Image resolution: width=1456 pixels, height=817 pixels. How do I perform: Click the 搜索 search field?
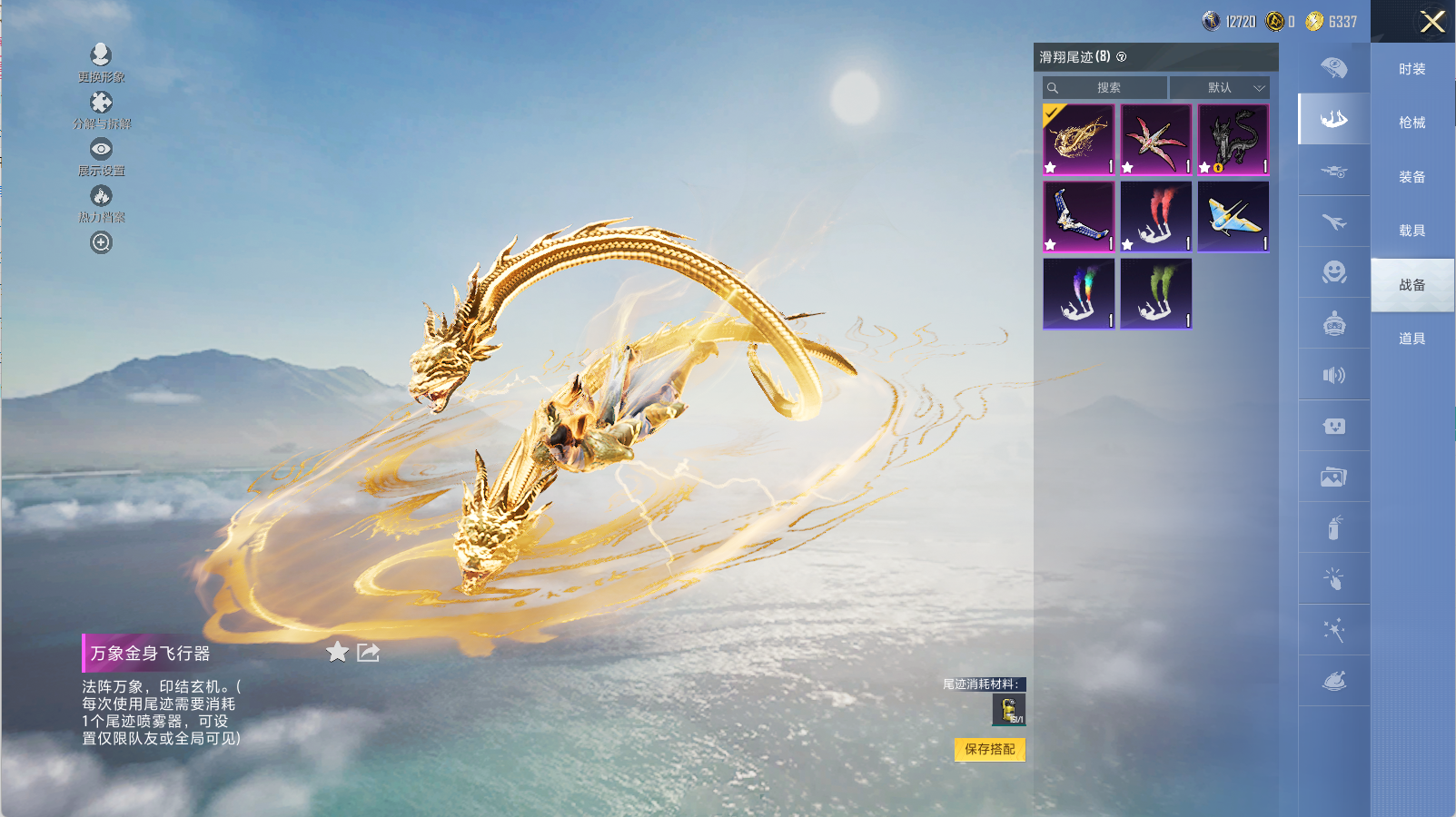click(1106, 88)
